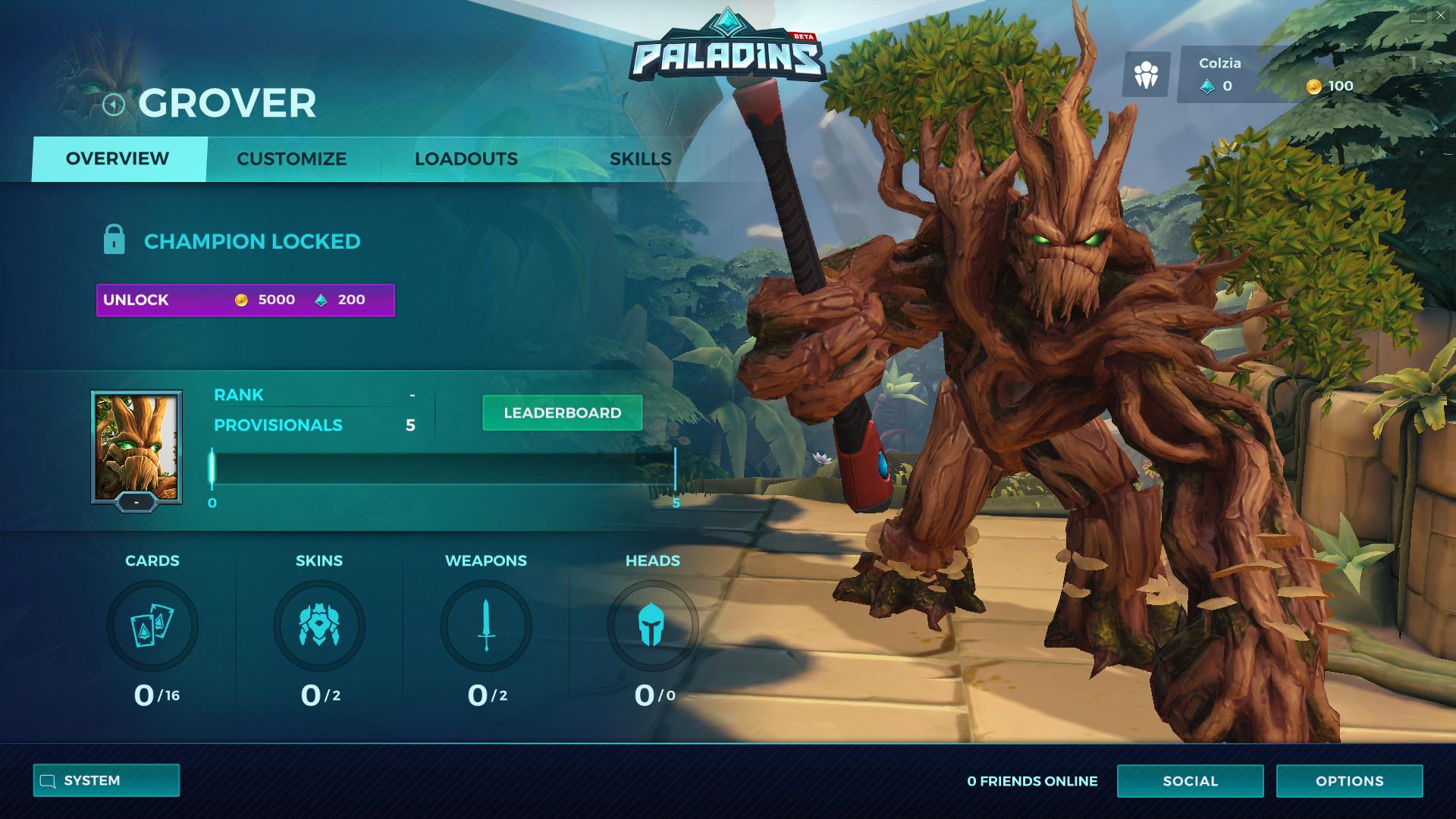Open the Options menu

1349,781
